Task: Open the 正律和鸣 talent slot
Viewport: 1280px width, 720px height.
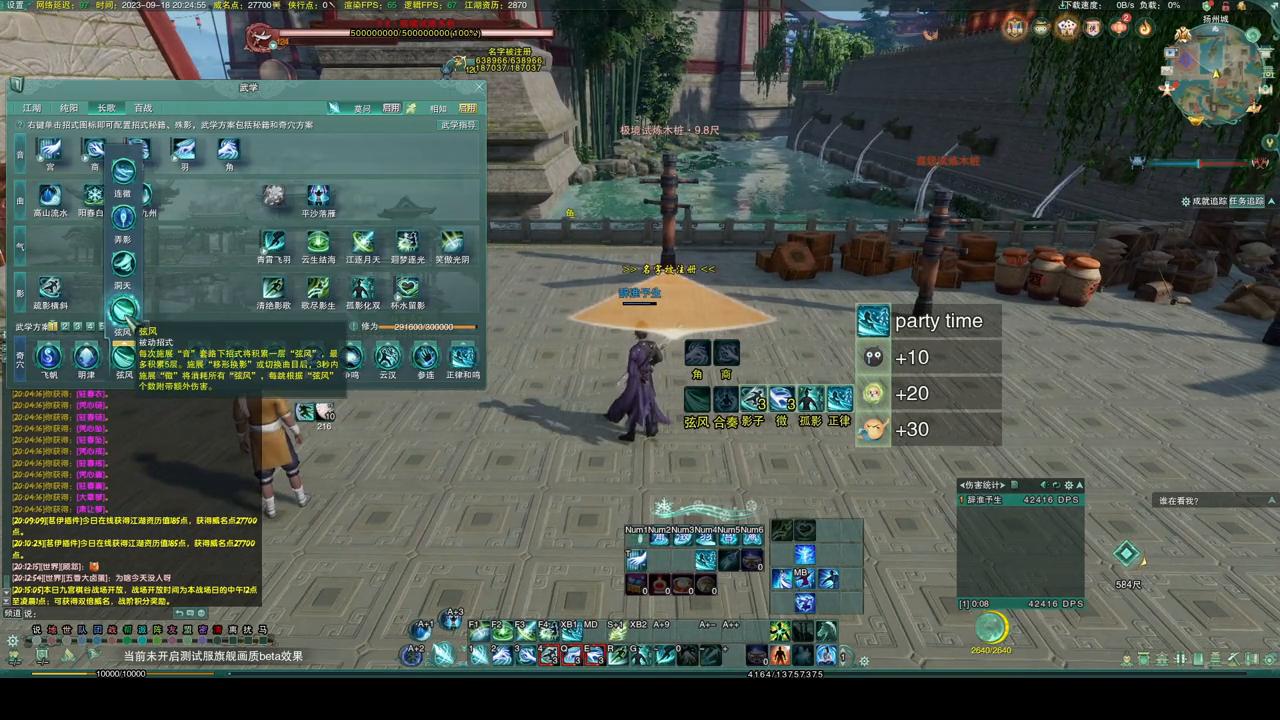Action: click(462, 356)
